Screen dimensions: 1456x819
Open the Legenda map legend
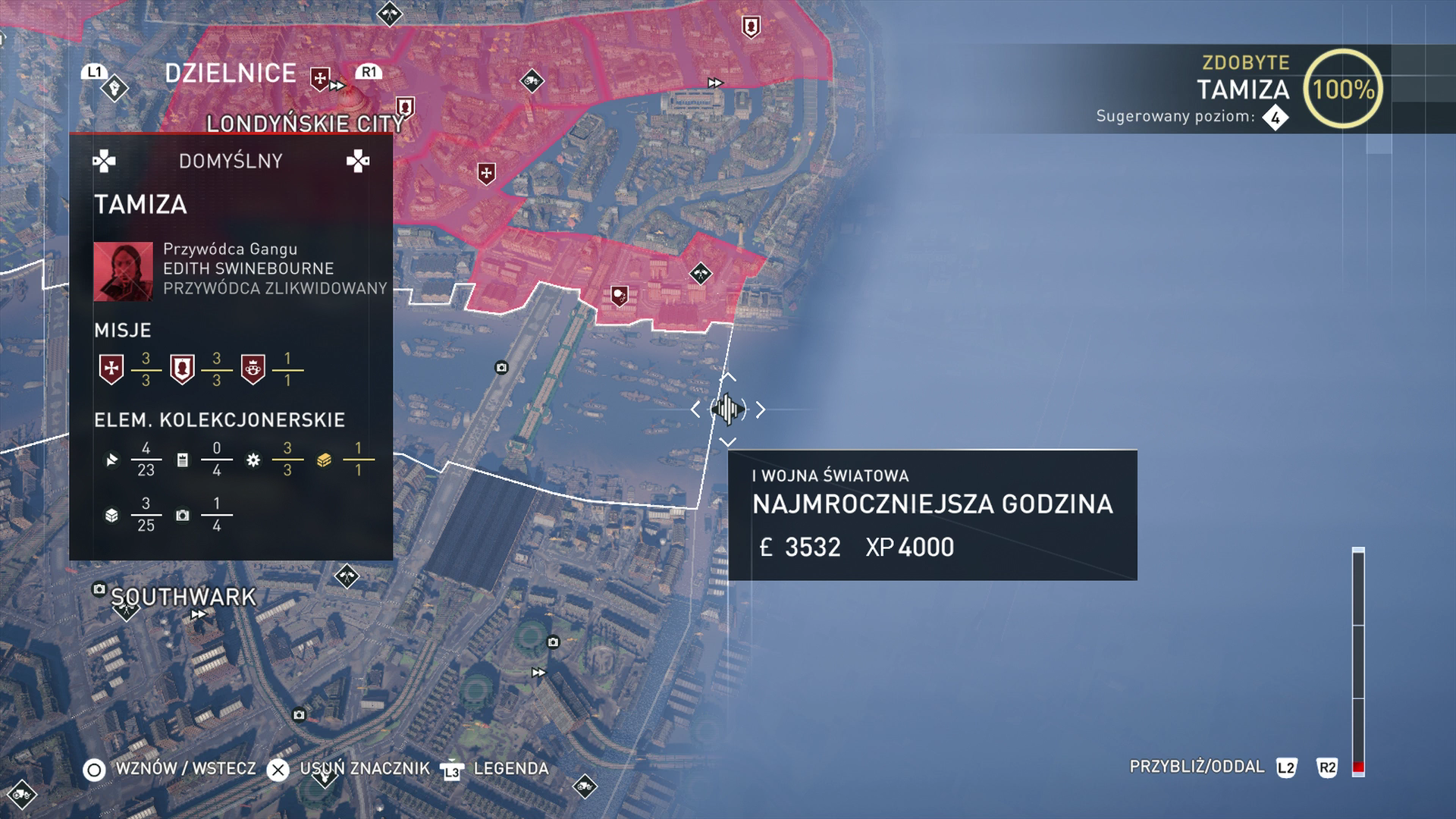[510, 768]
